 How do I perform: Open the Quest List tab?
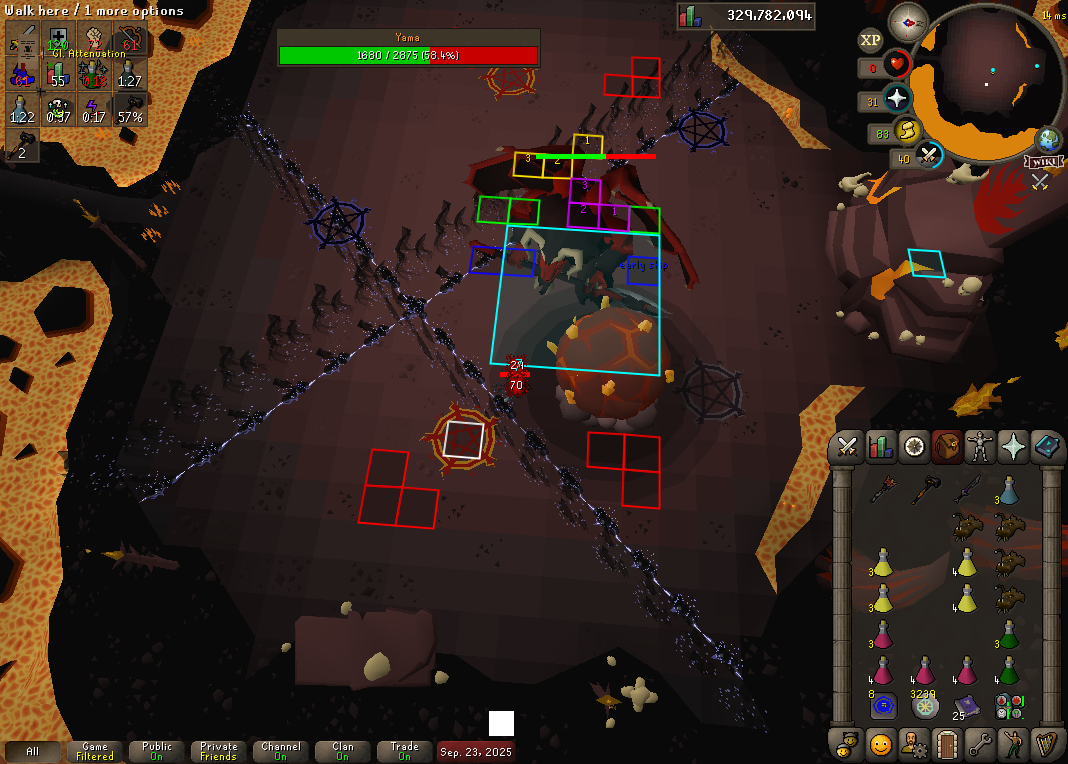point(914,447)
